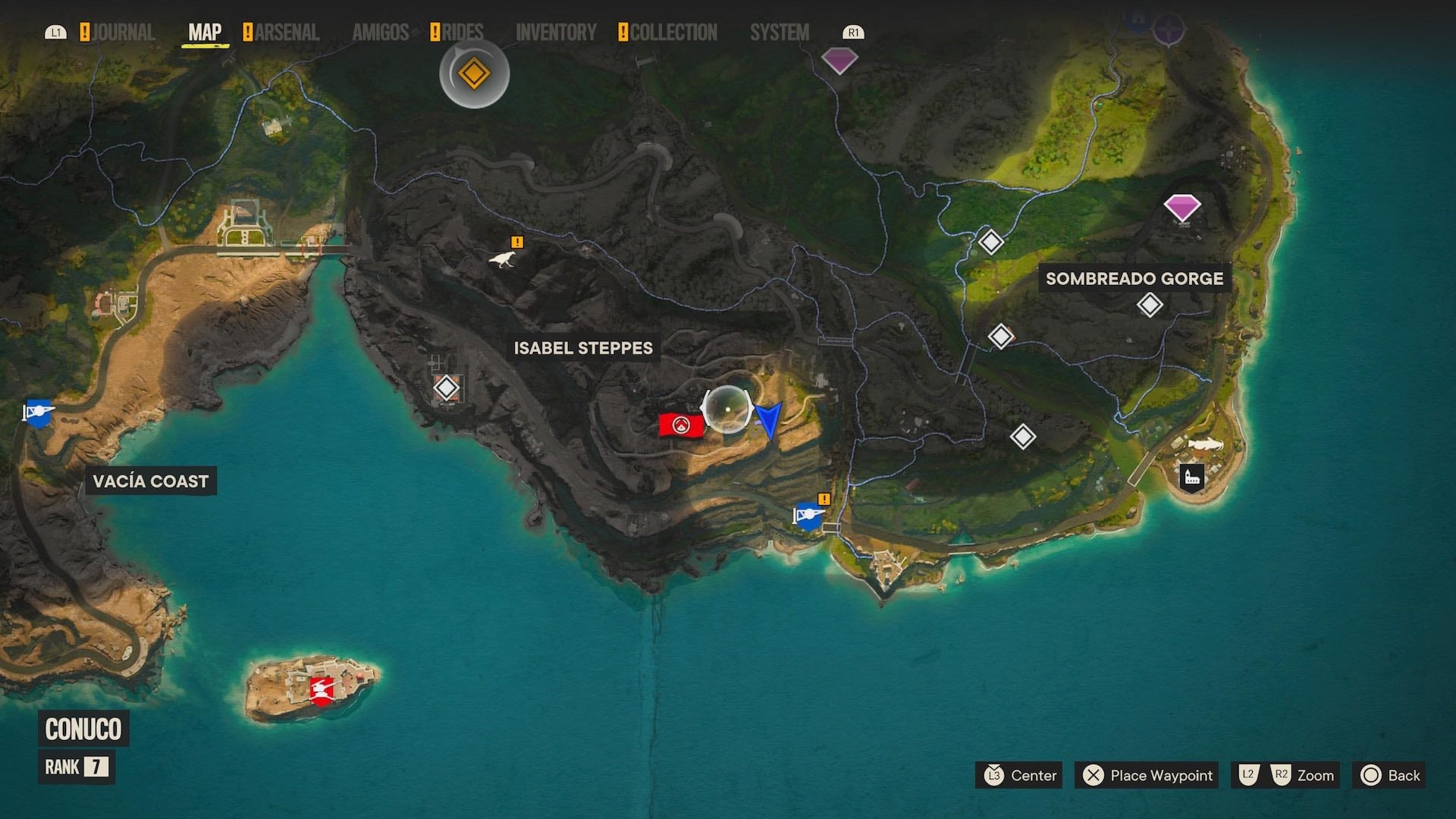Image resolution: width=1456 pixels, height=819 pixels.
Task: Select the blue flag marker with exclamation badge
Action: tap(808, 516)
